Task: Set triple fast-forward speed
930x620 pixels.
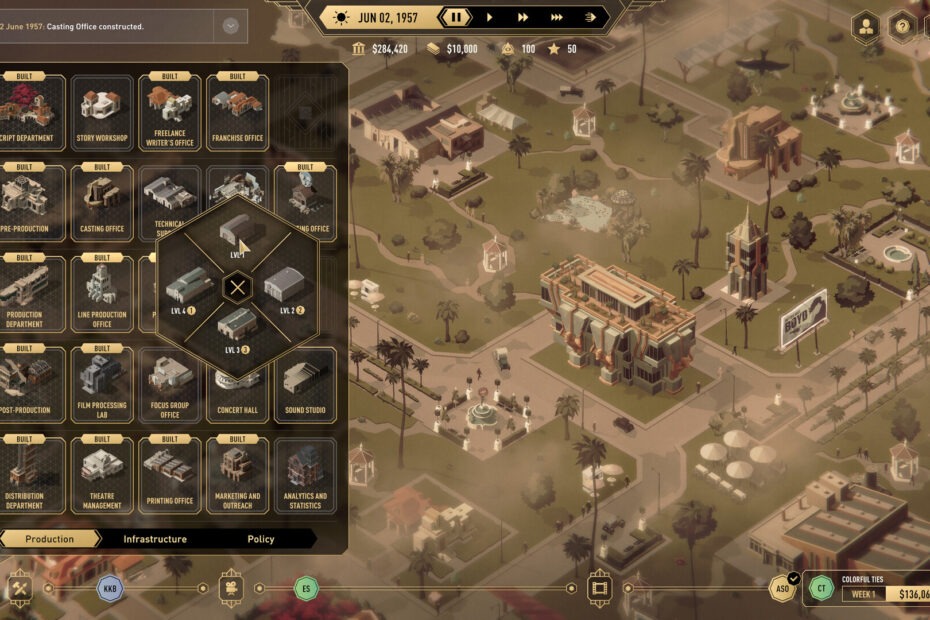Action: [557, 17]
